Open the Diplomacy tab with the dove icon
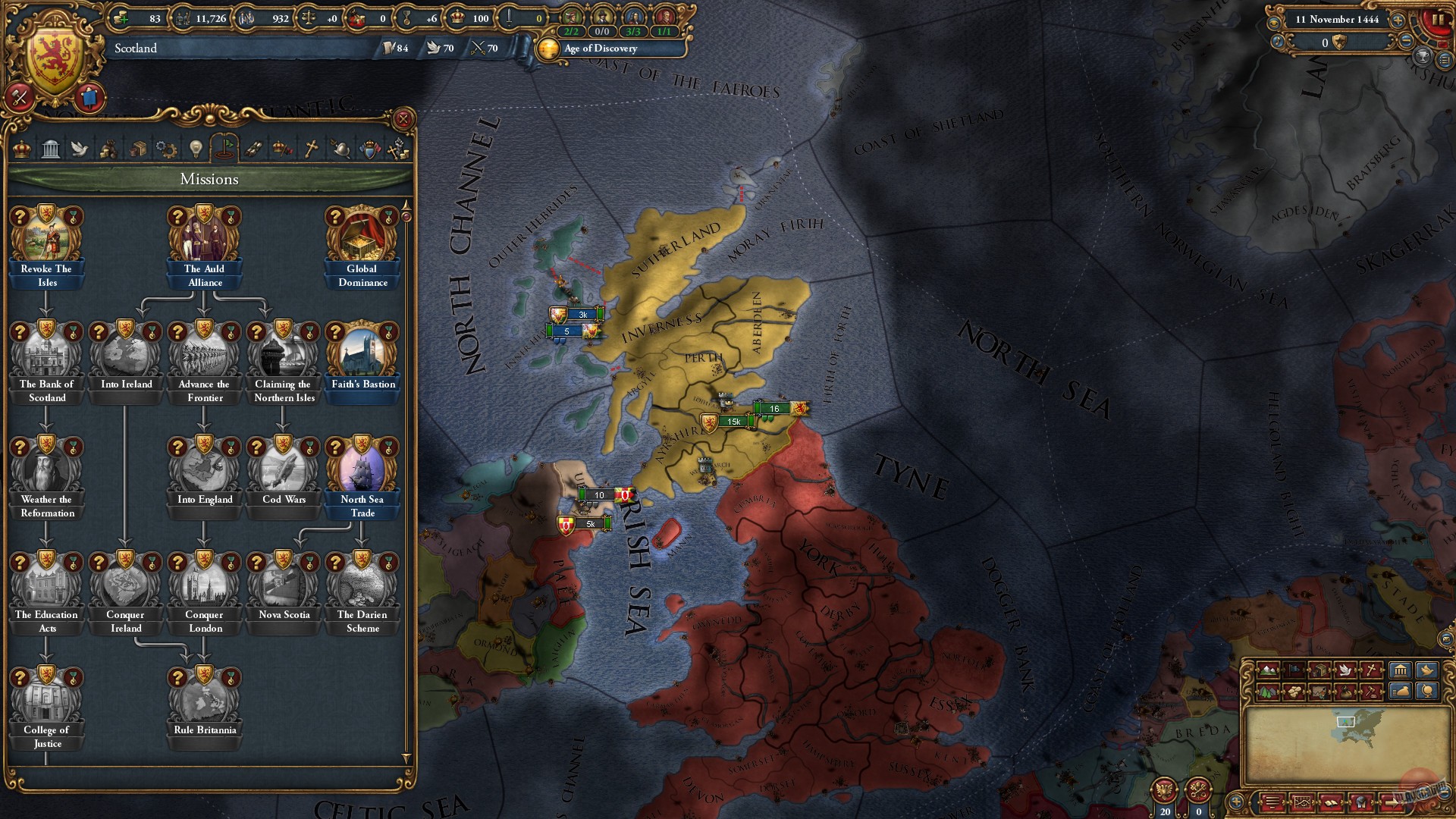The image size is (1456, 819). 79,149
